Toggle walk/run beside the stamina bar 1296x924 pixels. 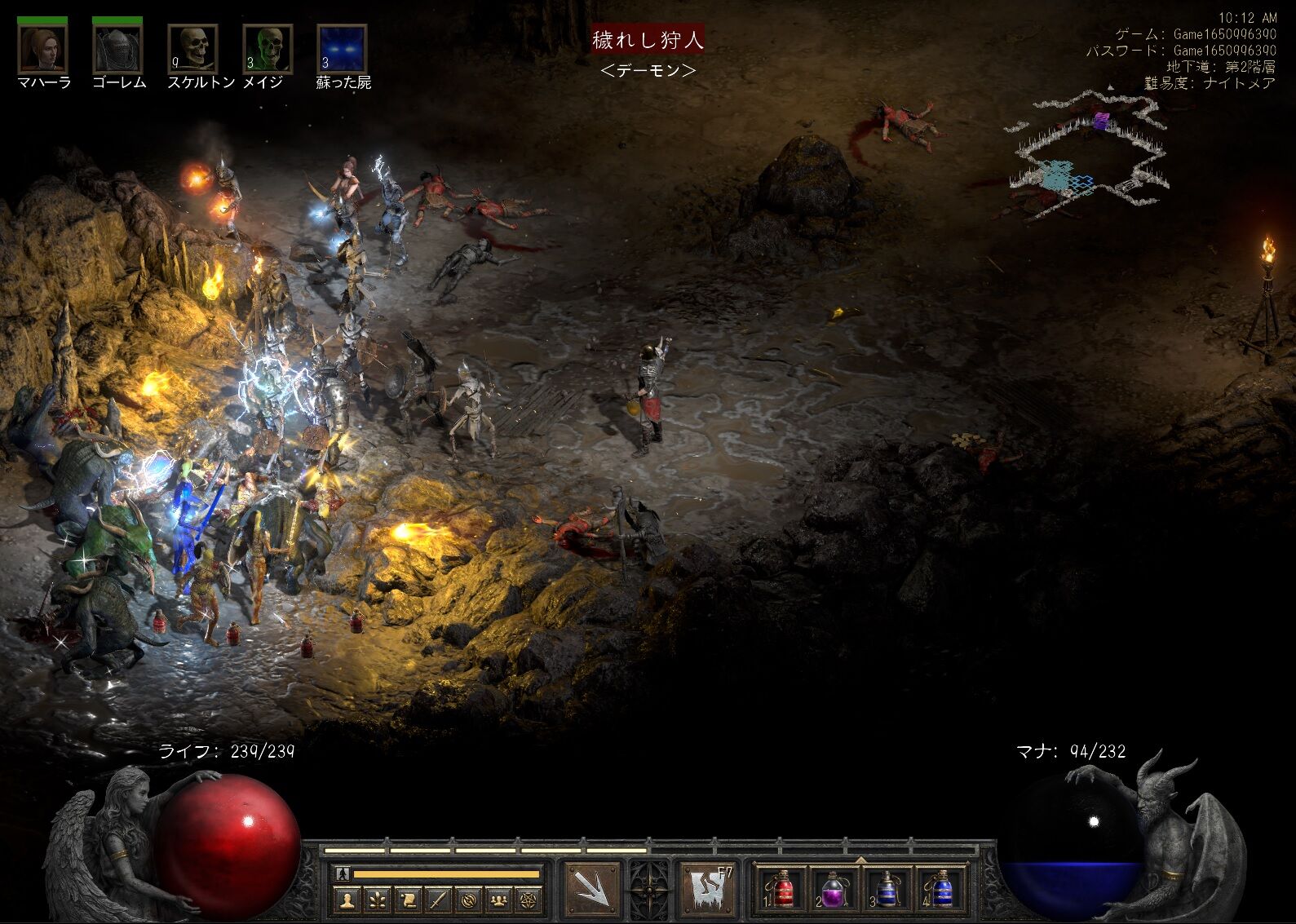[x=342, y=873]
